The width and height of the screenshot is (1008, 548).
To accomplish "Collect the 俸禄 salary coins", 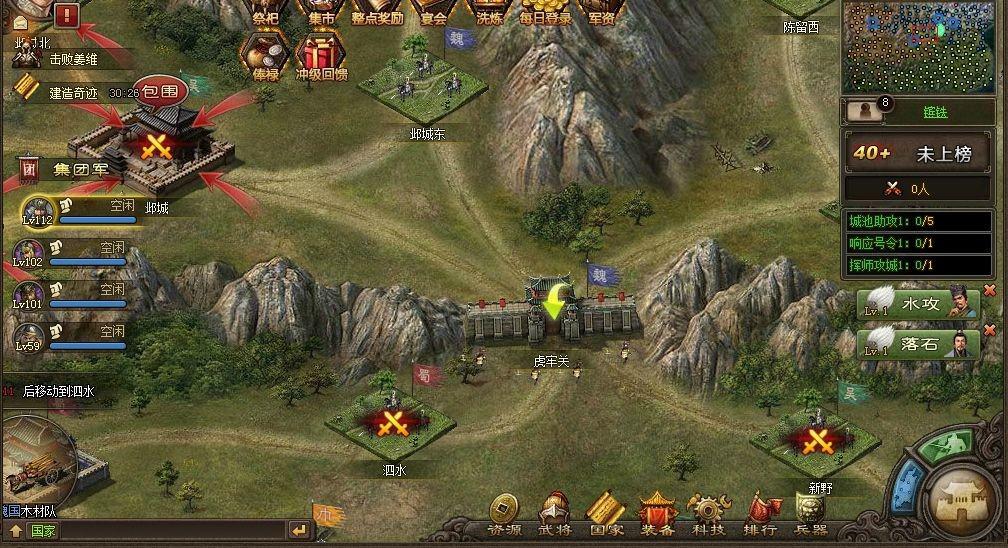I will pos(265,56).
